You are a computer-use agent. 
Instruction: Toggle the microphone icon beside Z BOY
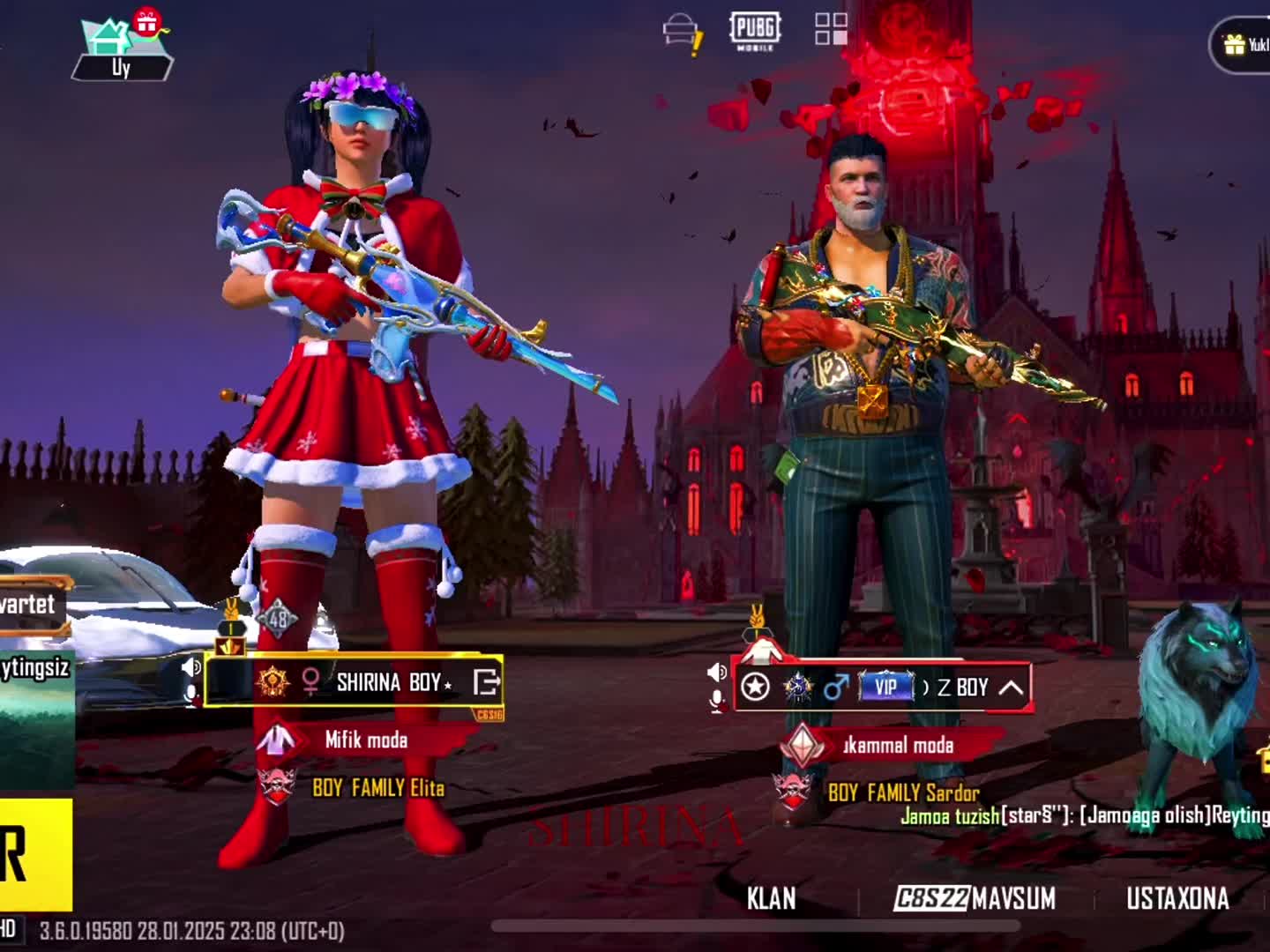click(717, 701)
